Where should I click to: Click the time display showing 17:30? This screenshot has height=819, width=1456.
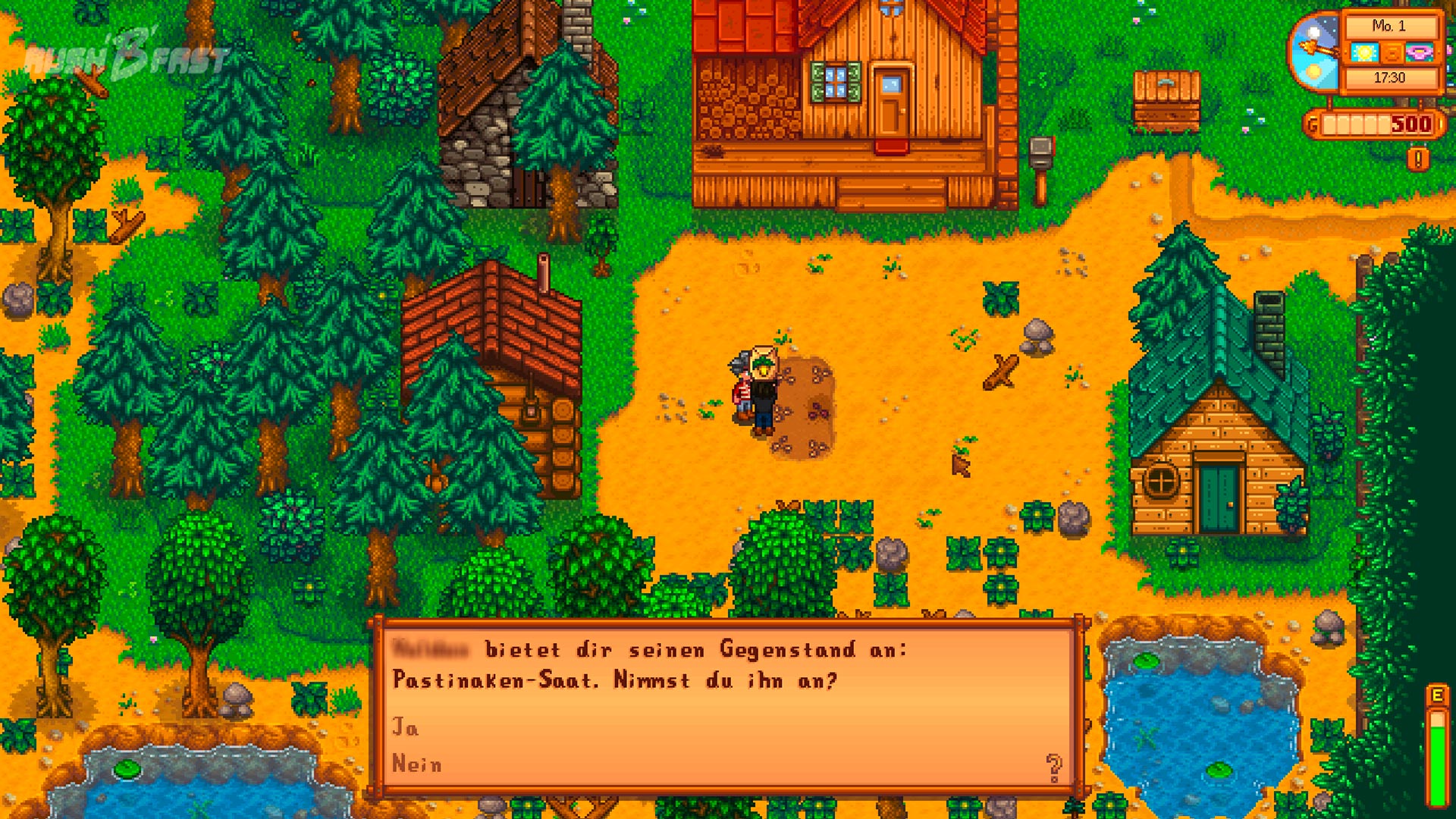coord(1390,76)
